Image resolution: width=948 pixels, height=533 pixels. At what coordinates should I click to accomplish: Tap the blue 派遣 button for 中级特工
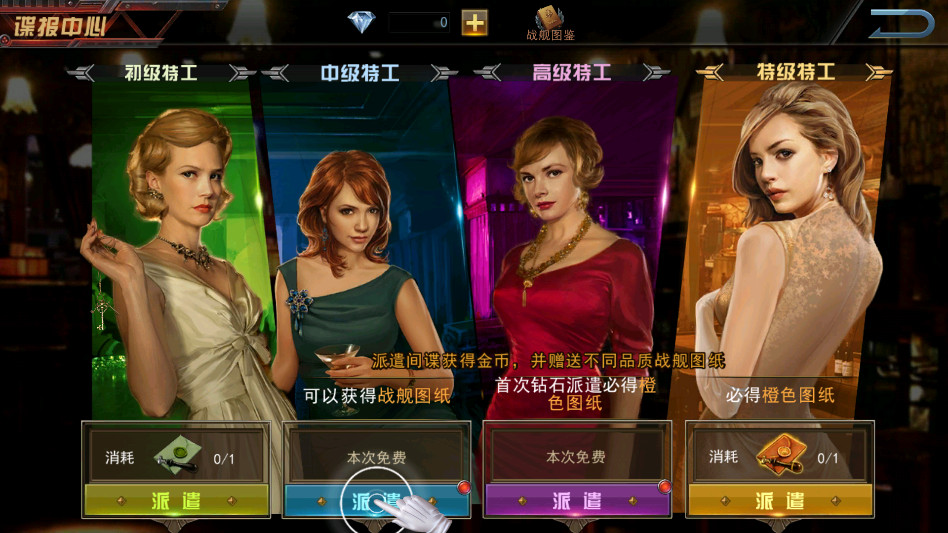[x=376, y=500]
